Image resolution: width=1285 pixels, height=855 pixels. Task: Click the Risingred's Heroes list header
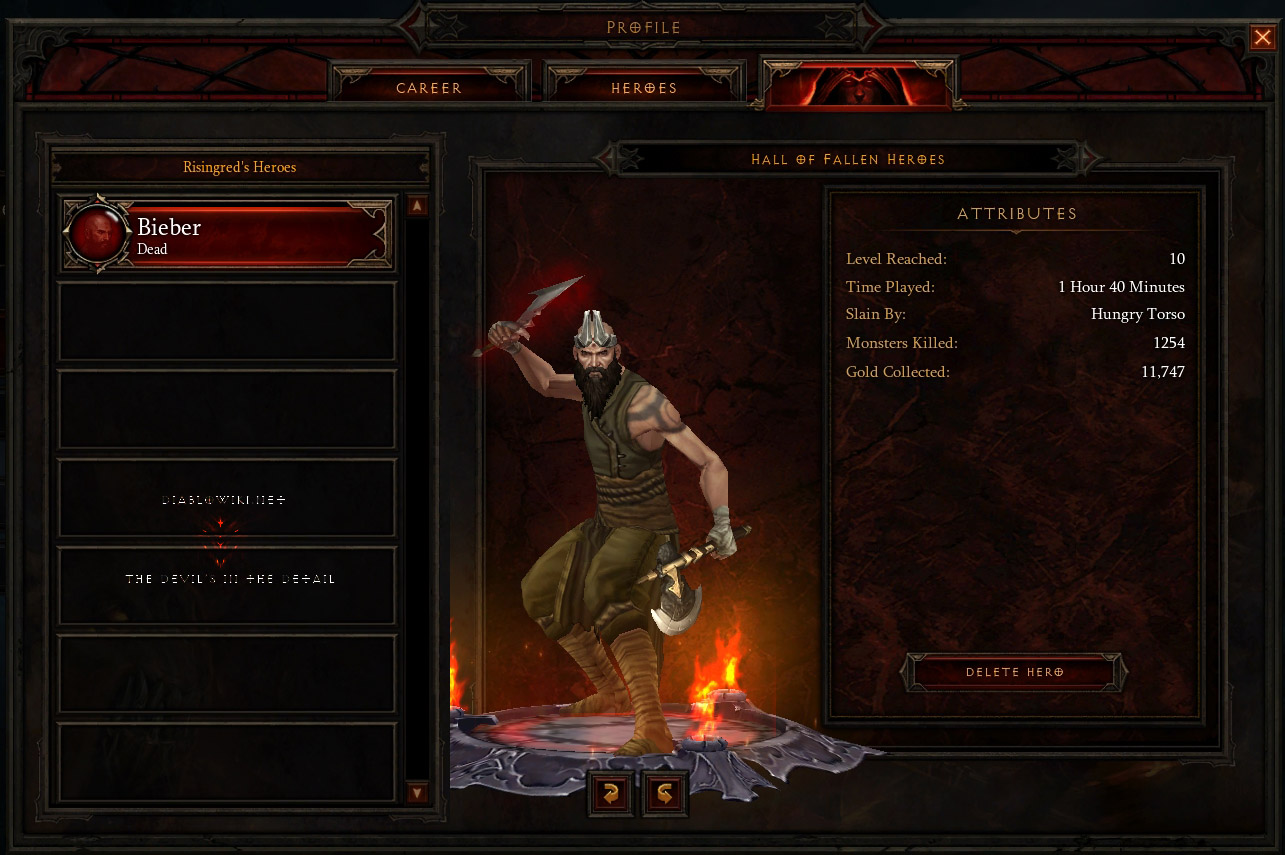(239, 167)
